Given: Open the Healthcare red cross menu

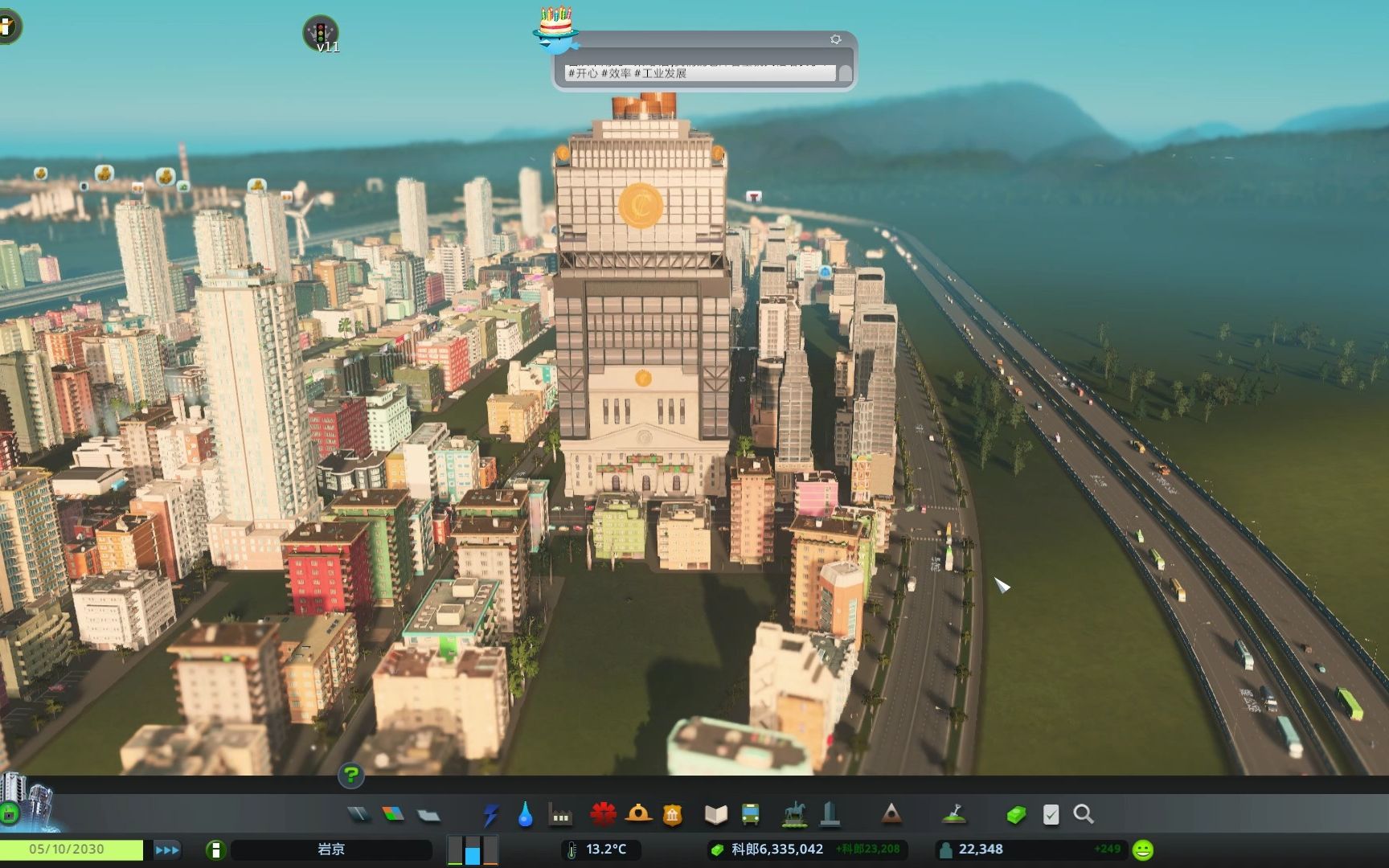Looking at the screenshot, I should coord(603,815).
